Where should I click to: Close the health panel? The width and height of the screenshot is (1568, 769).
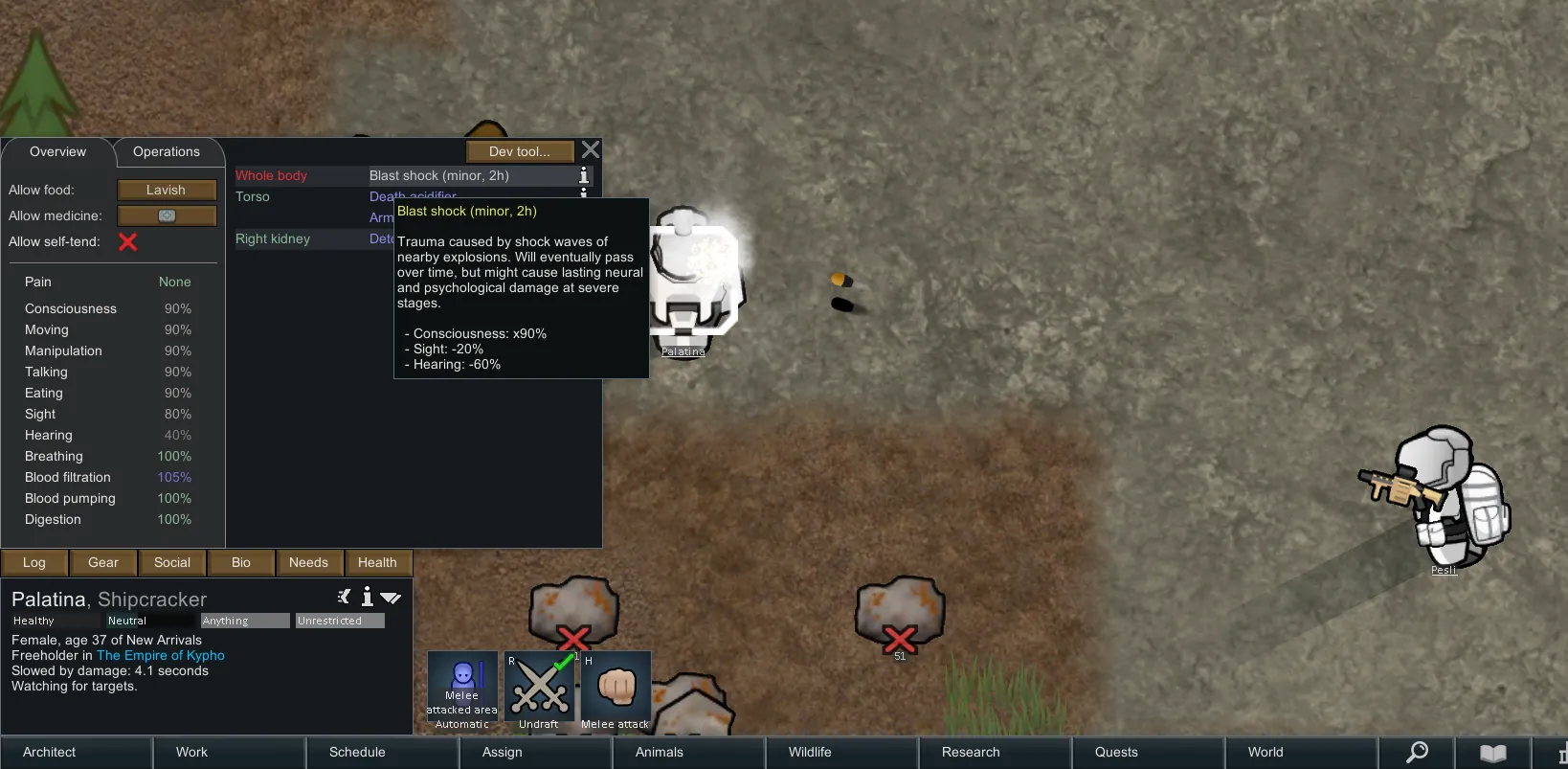click(591, 150)
